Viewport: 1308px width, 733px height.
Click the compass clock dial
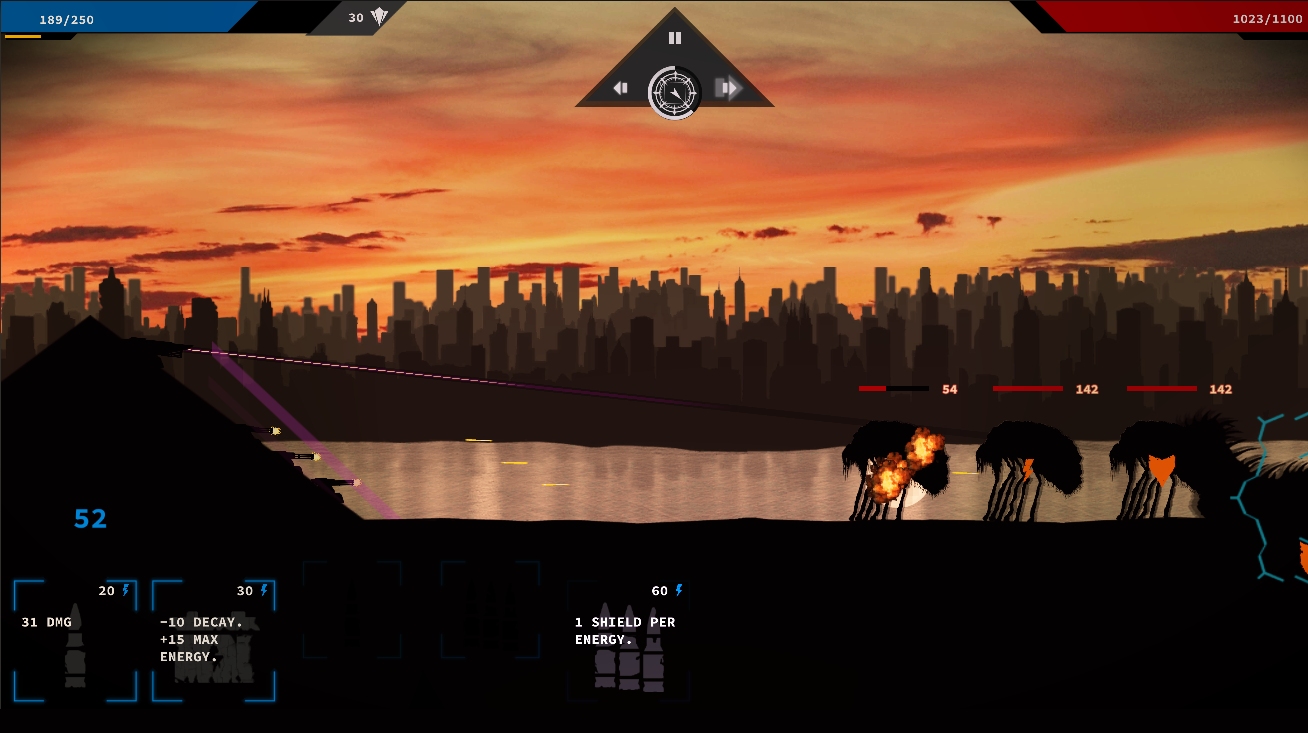click(x=675, y=92)
